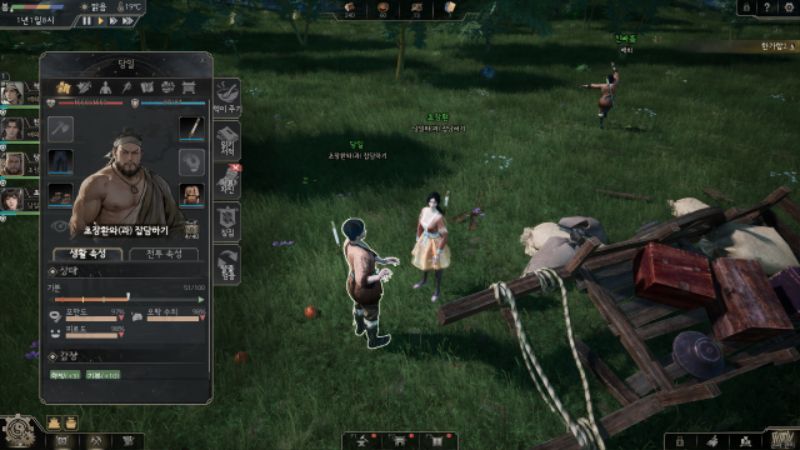Open the question mark help button
This screenshot has width=800, height=450.
tap(768, 7)
